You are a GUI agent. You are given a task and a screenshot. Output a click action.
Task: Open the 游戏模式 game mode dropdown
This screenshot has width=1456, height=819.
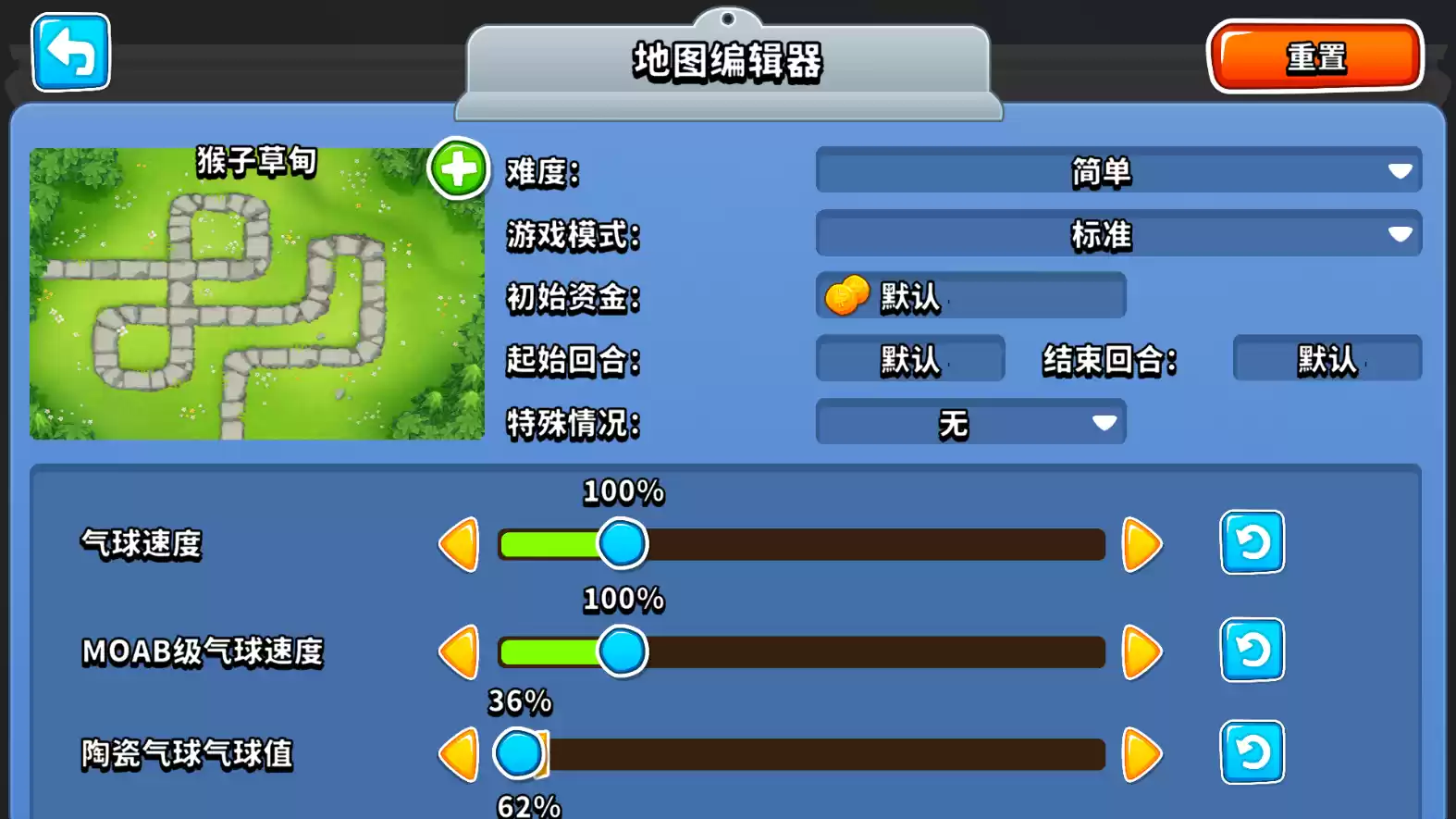[1115, 234]
